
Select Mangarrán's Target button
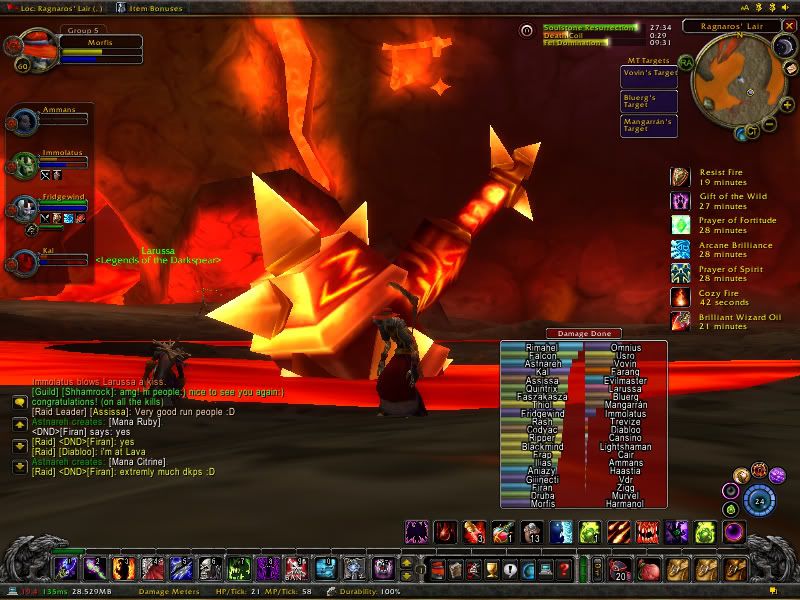[x=649, y=126]
